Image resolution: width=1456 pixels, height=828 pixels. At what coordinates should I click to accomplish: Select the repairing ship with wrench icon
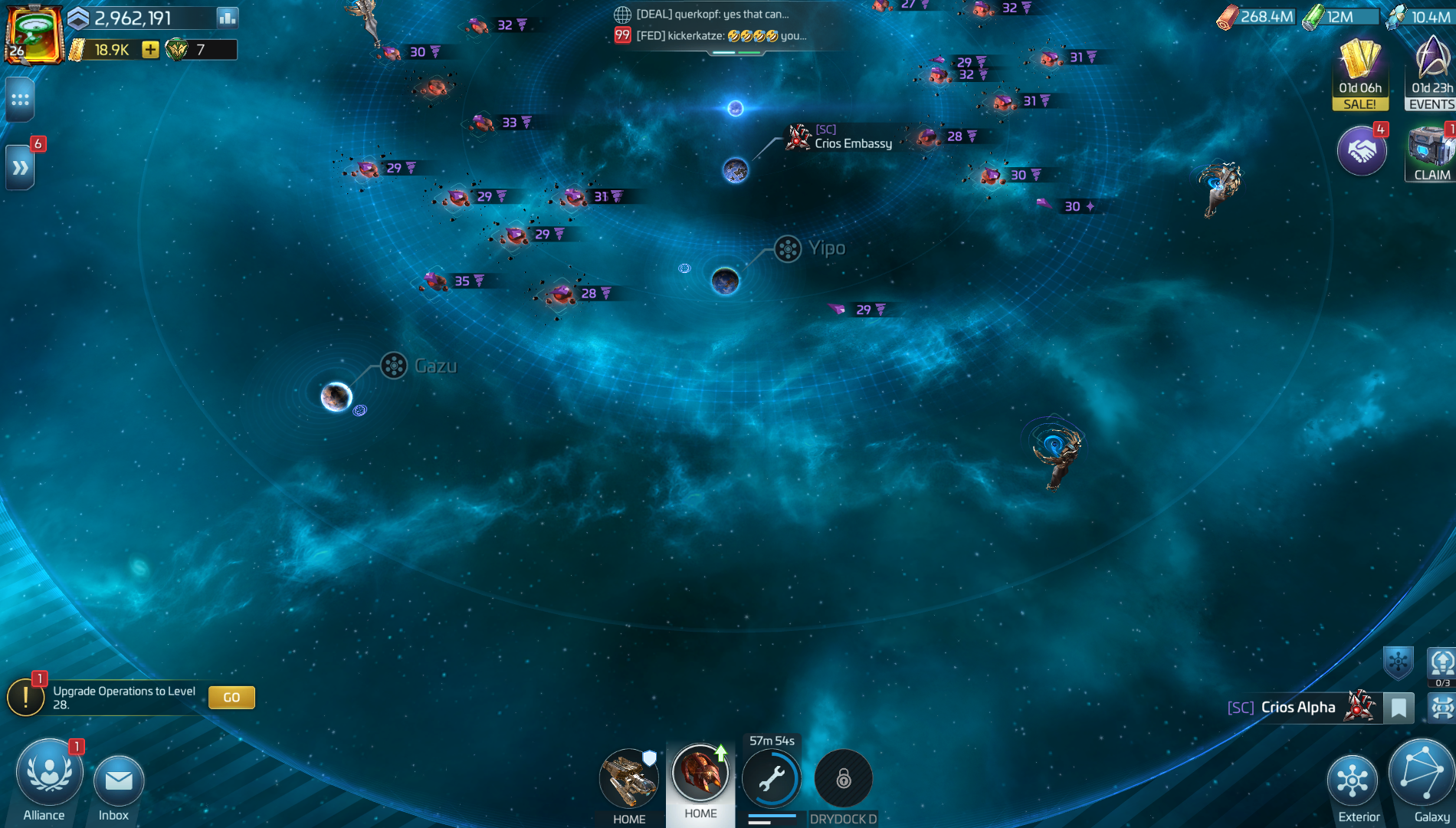click(x=771, y=780)
